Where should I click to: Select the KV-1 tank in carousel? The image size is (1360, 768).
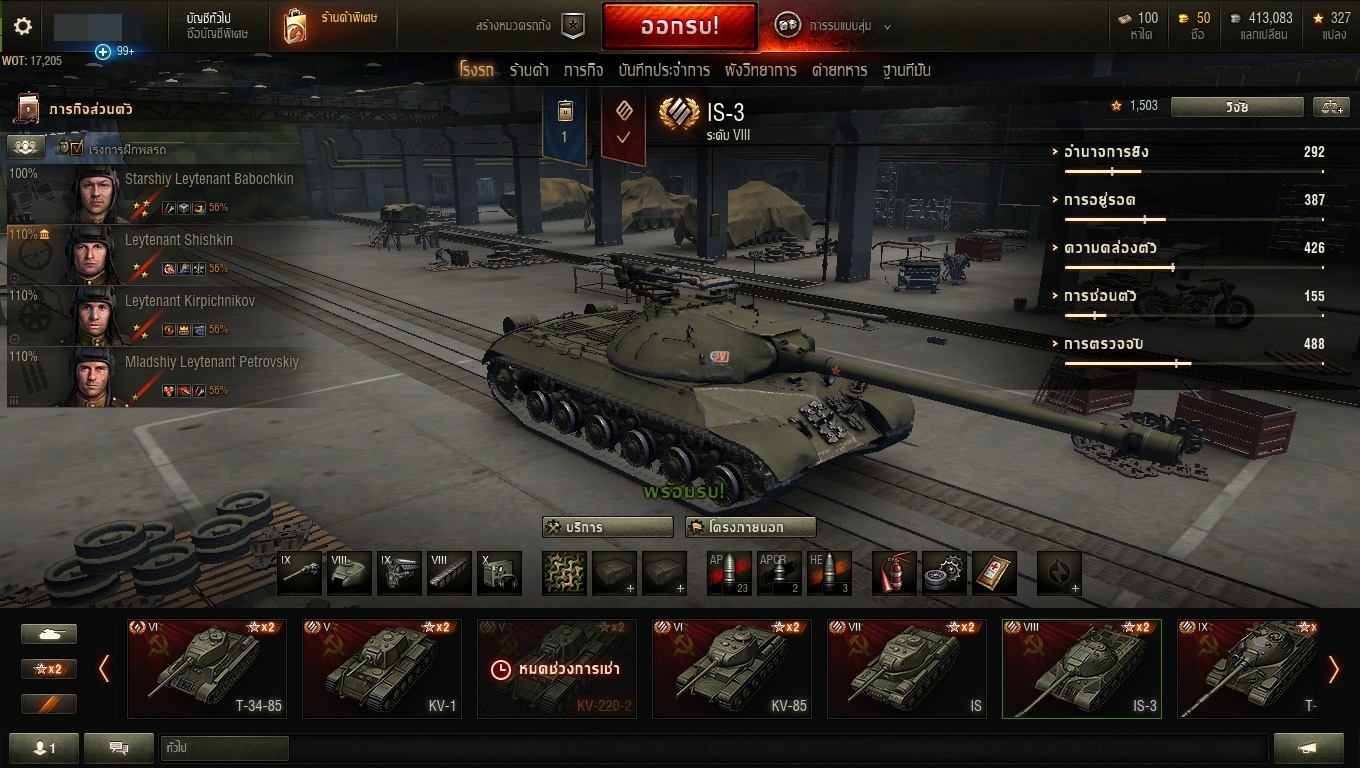[382, 668]
